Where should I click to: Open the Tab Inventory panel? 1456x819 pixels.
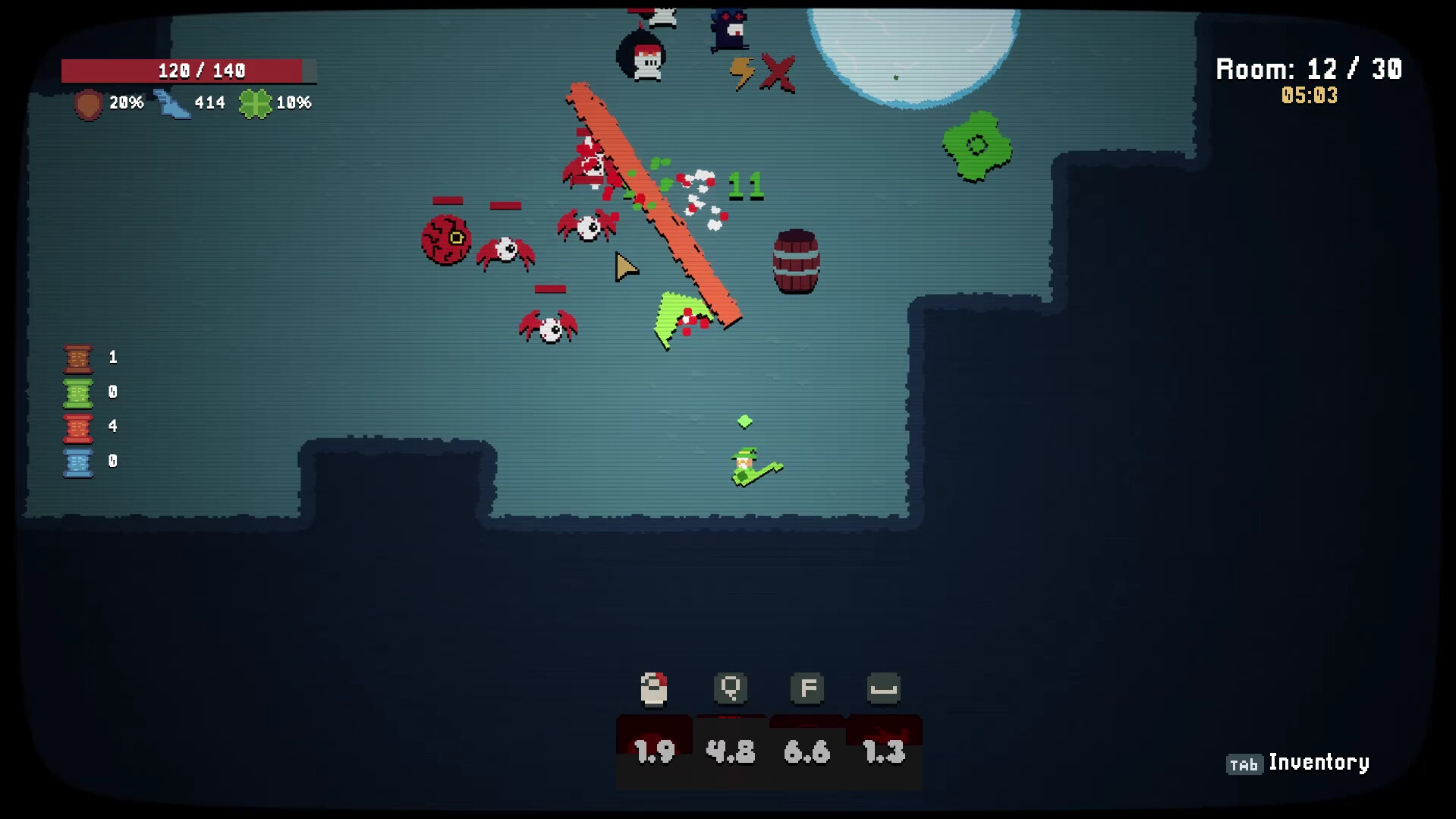coord(1244,762)
